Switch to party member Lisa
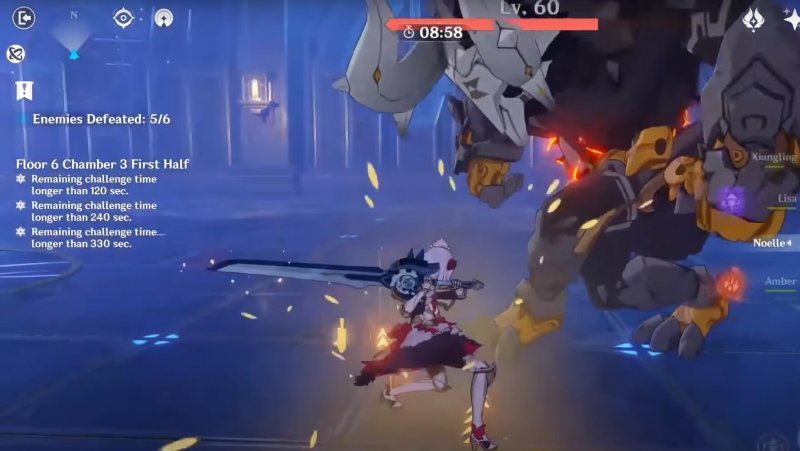 [x=785, y=199]
